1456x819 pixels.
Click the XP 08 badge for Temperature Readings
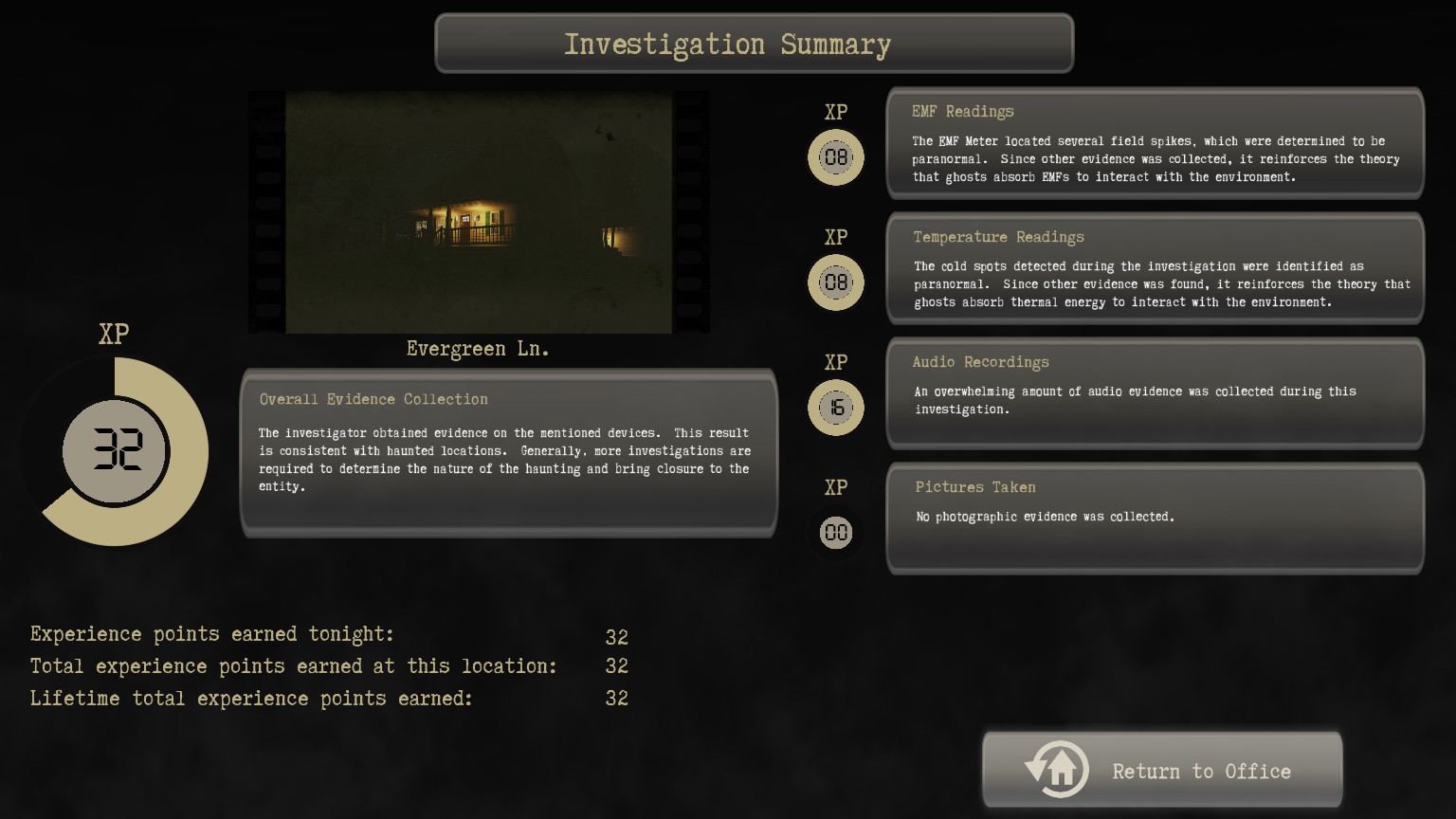(835, 282)
